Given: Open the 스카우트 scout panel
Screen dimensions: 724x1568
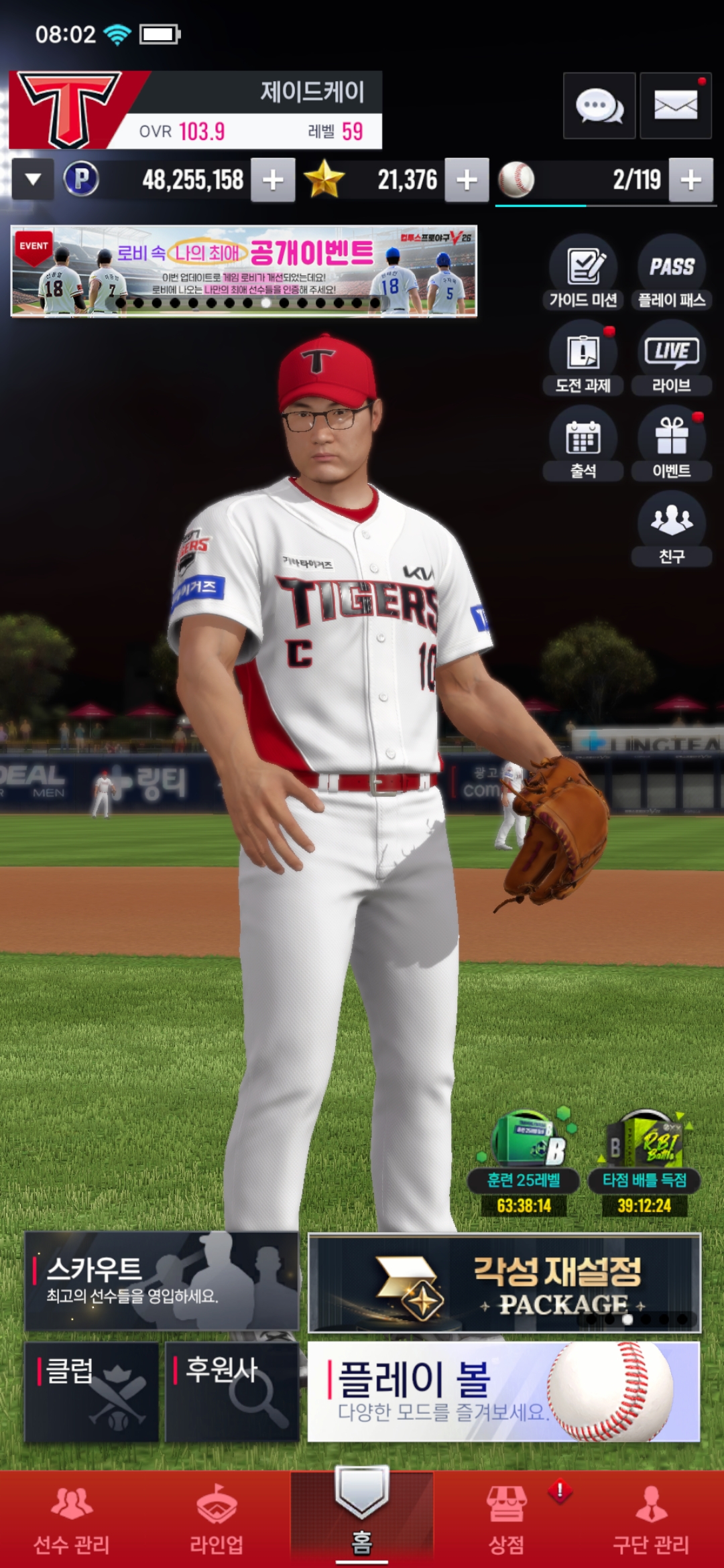Looking at the screenshot, I should pos(162,1281).
